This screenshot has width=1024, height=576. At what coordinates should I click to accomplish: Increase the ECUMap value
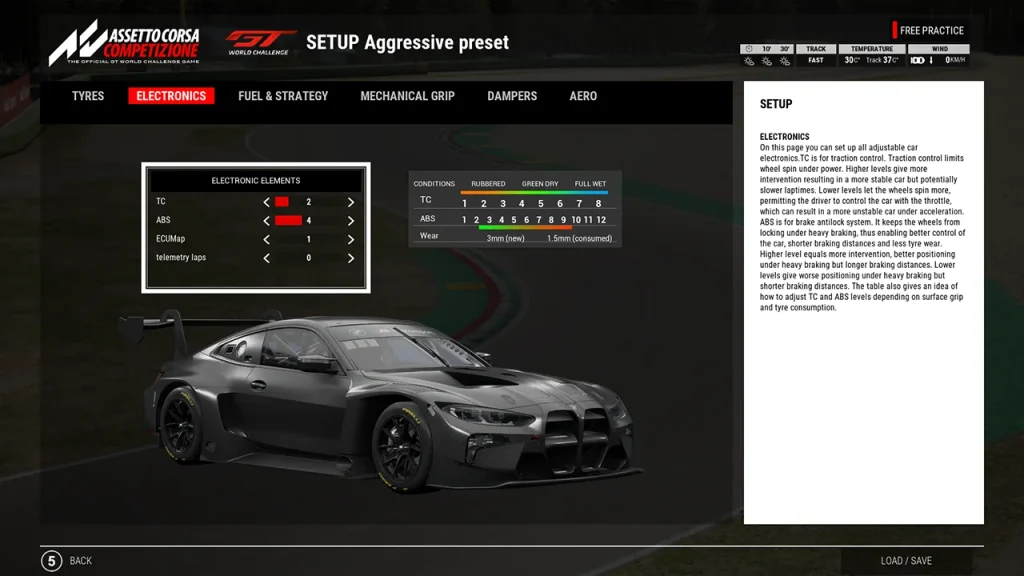pos(351,240)
